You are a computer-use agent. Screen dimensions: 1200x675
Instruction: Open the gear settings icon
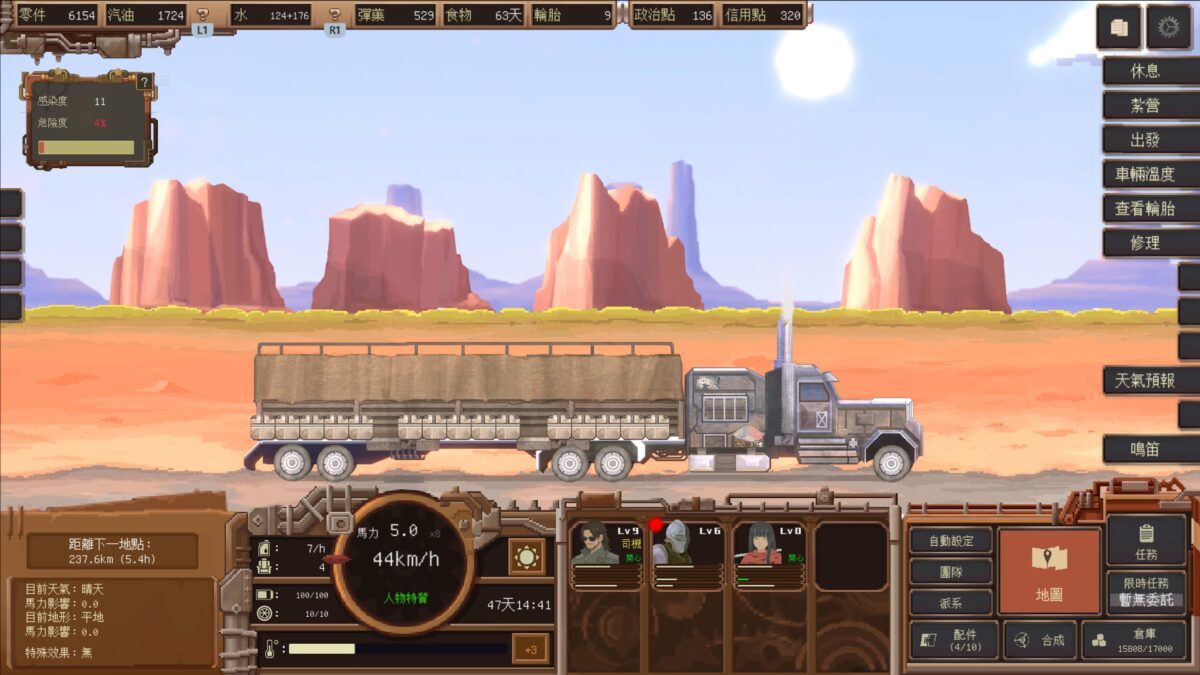(1168, 28)
